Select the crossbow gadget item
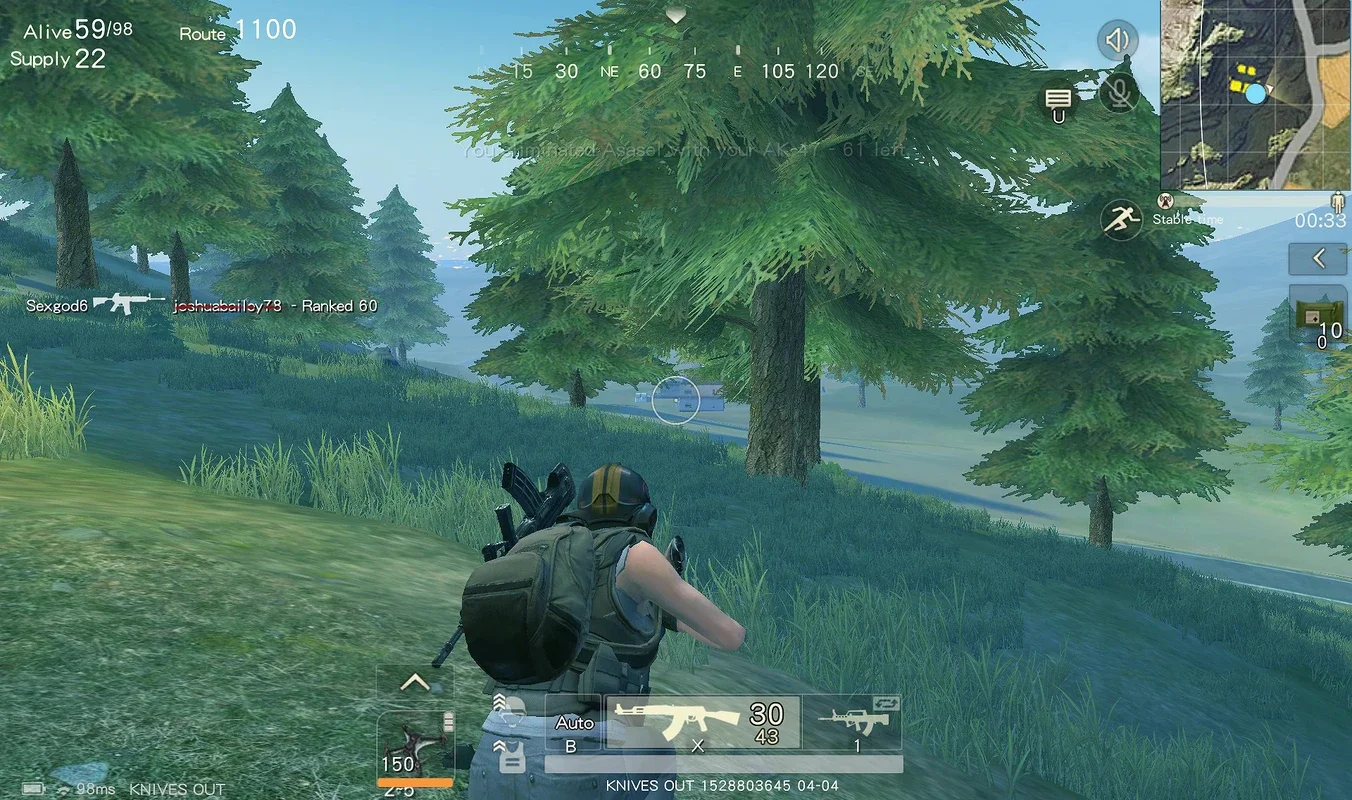1352x800 pixels. click(415, 740)
